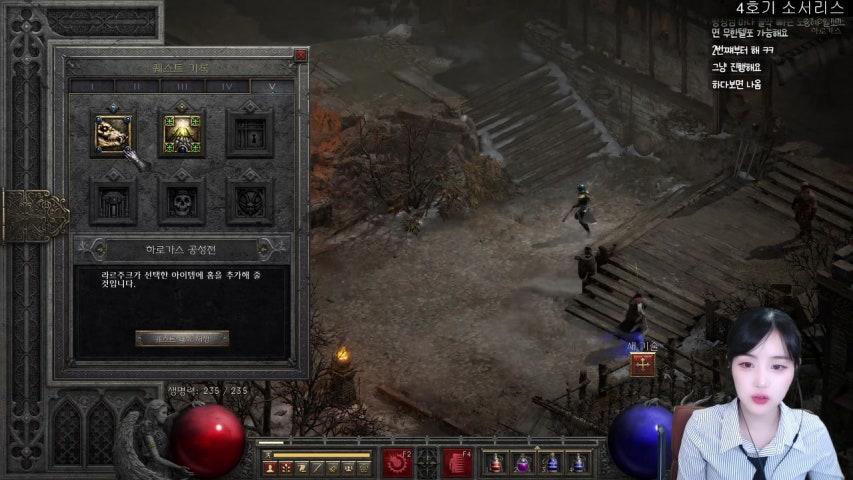Select the Siege on Harrogath quest icon
This screenshot has width=853, height=480.
point(113,134)
